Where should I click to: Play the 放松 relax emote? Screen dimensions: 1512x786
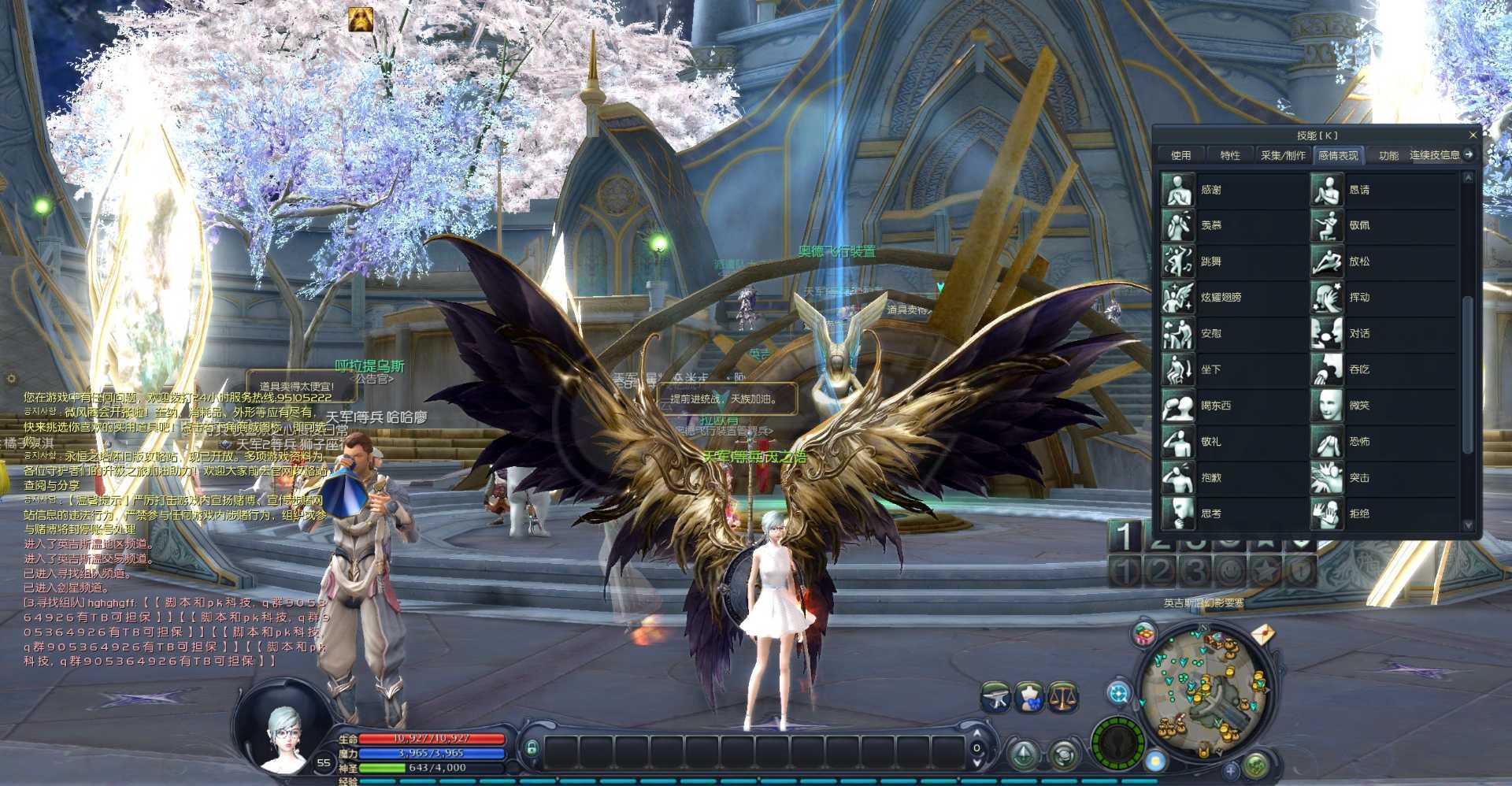tap(1327, 261)
